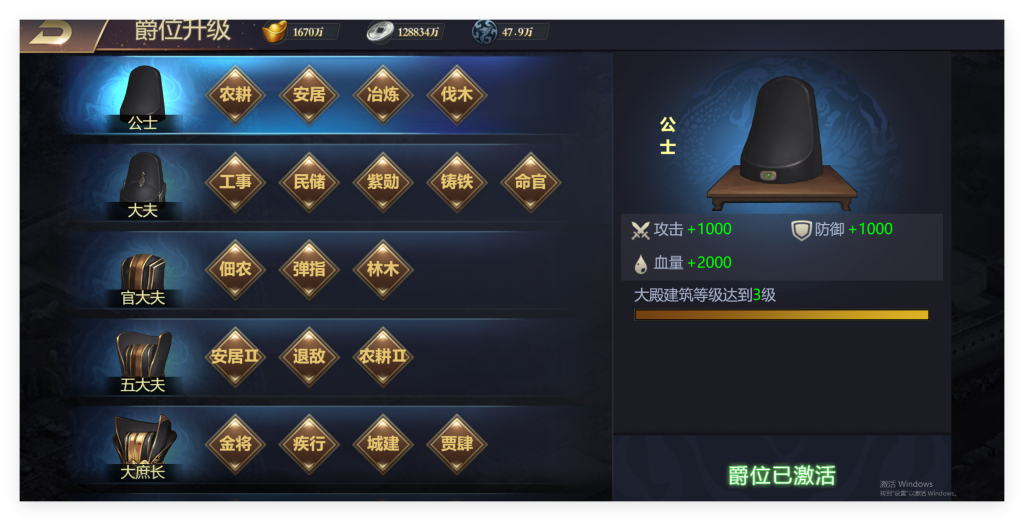
Task: Select the 冶炼 skill icon
Action: (x=383, y=95)
